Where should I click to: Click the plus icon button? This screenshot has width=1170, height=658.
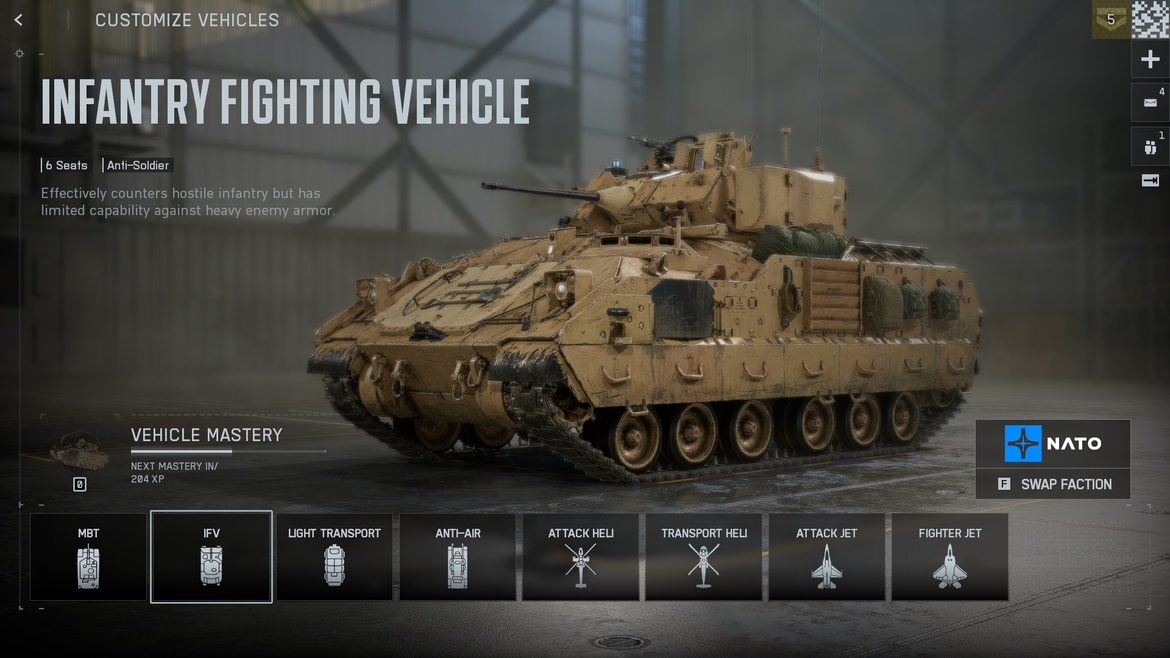tap(1150, 60)
